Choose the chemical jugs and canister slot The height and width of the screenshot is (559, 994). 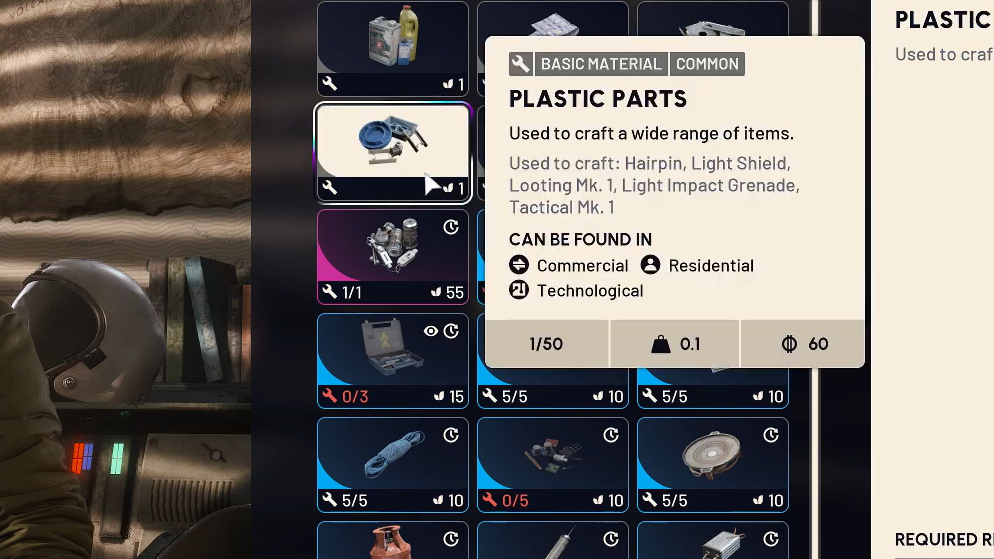click(392, 48)
